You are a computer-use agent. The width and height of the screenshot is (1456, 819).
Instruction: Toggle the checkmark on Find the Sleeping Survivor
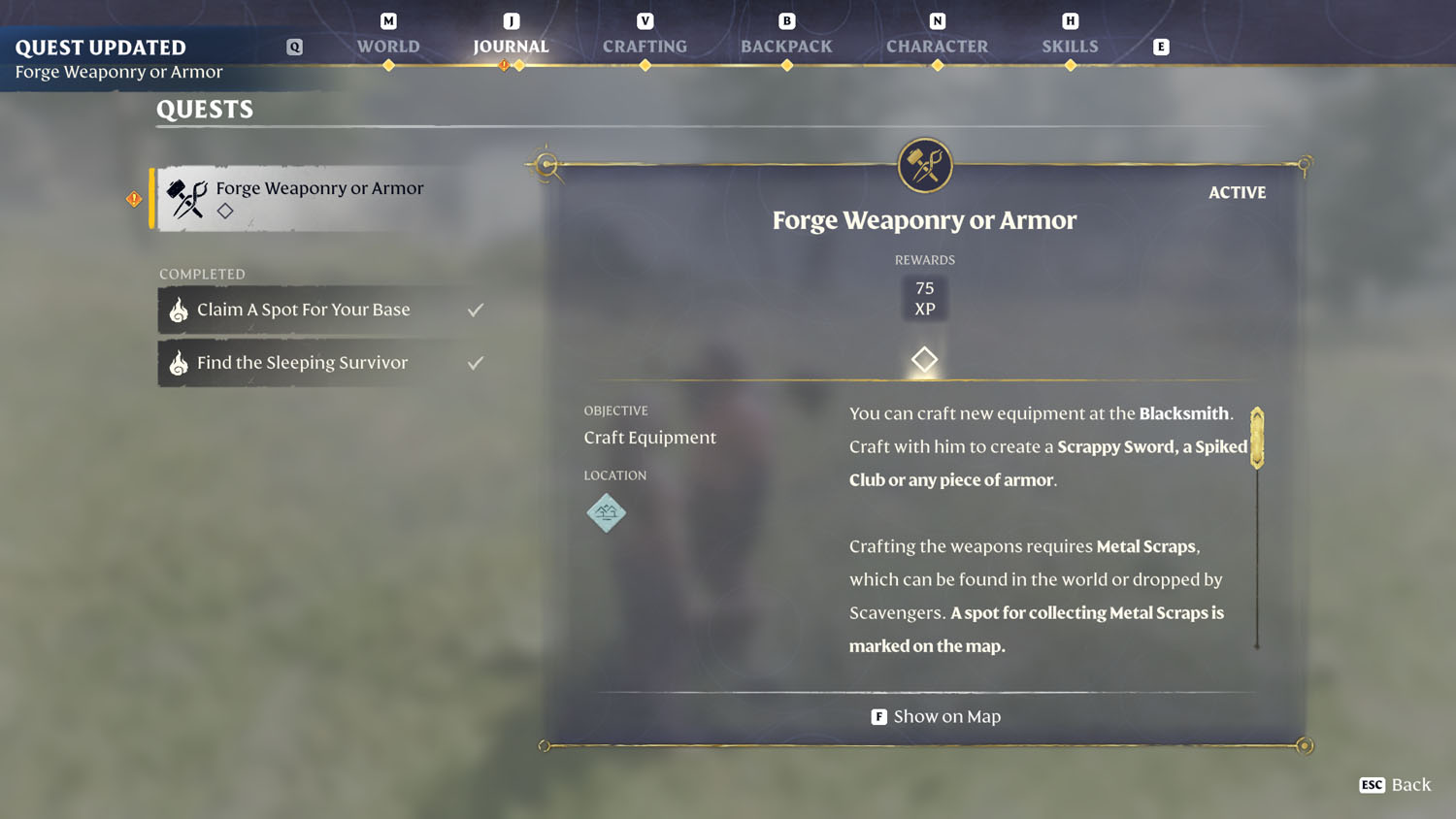coord(475,362)
